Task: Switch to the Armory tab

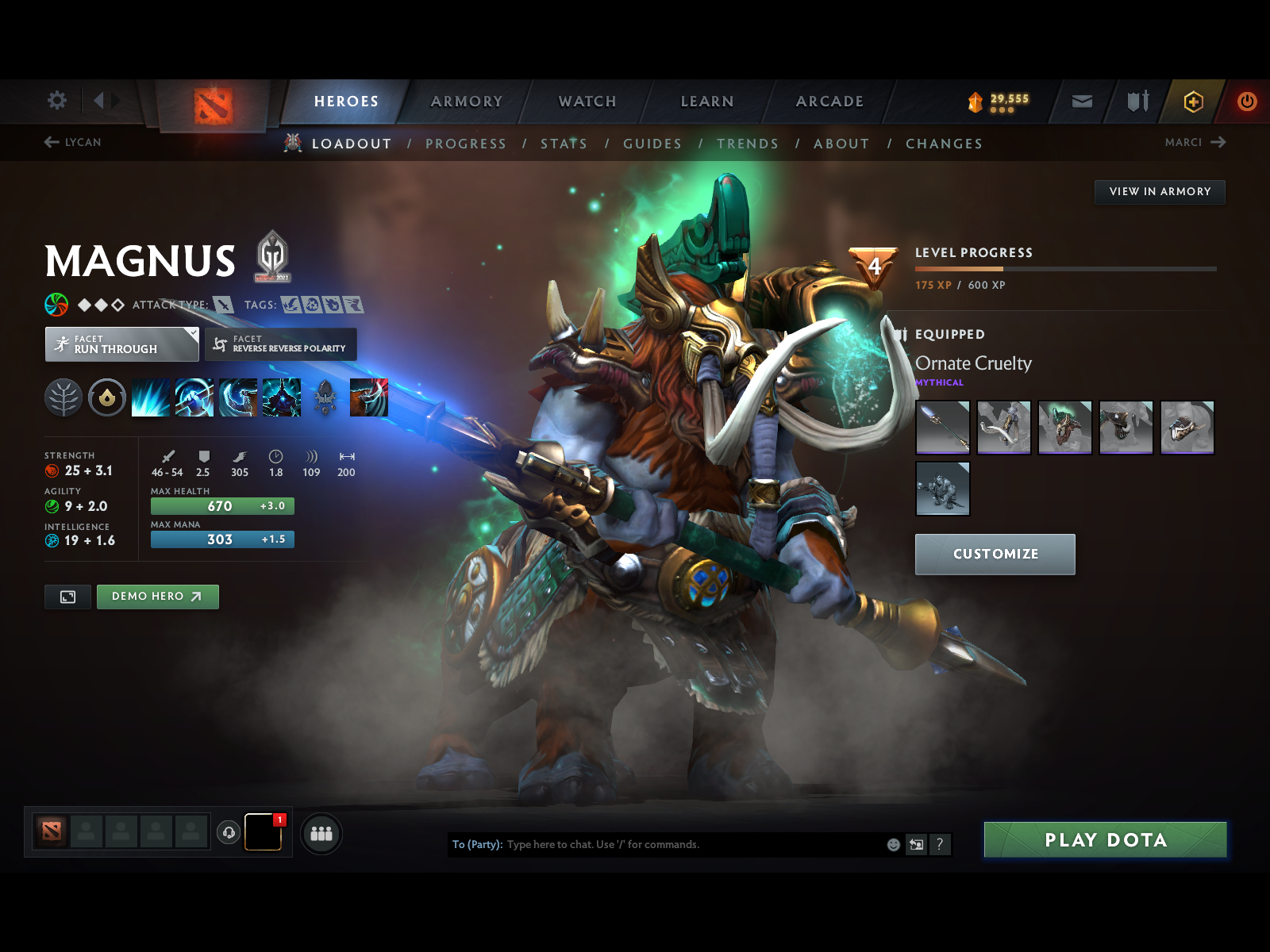Action: click(x=467, y=102)
